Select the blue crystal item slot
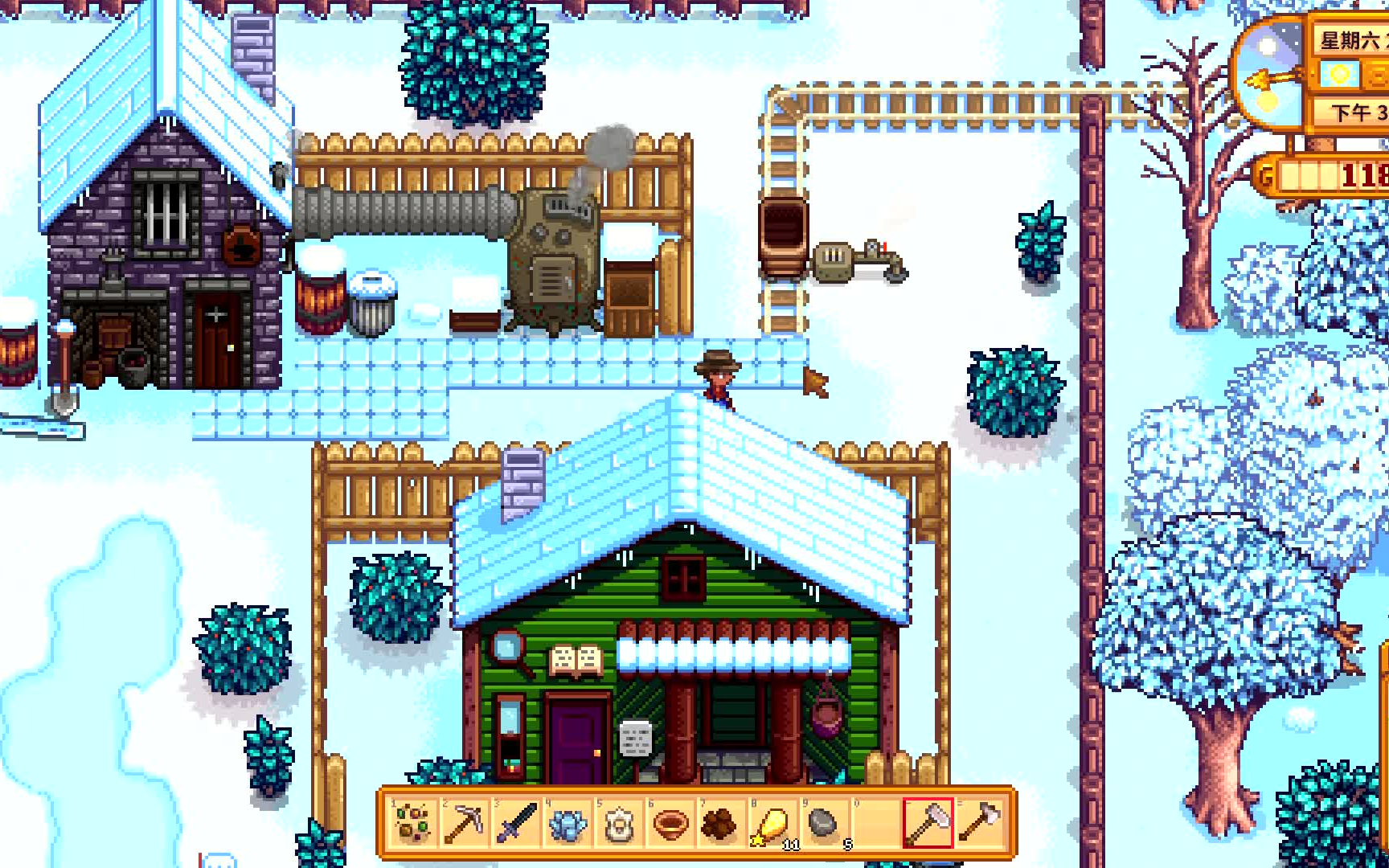 click(567, 823)
